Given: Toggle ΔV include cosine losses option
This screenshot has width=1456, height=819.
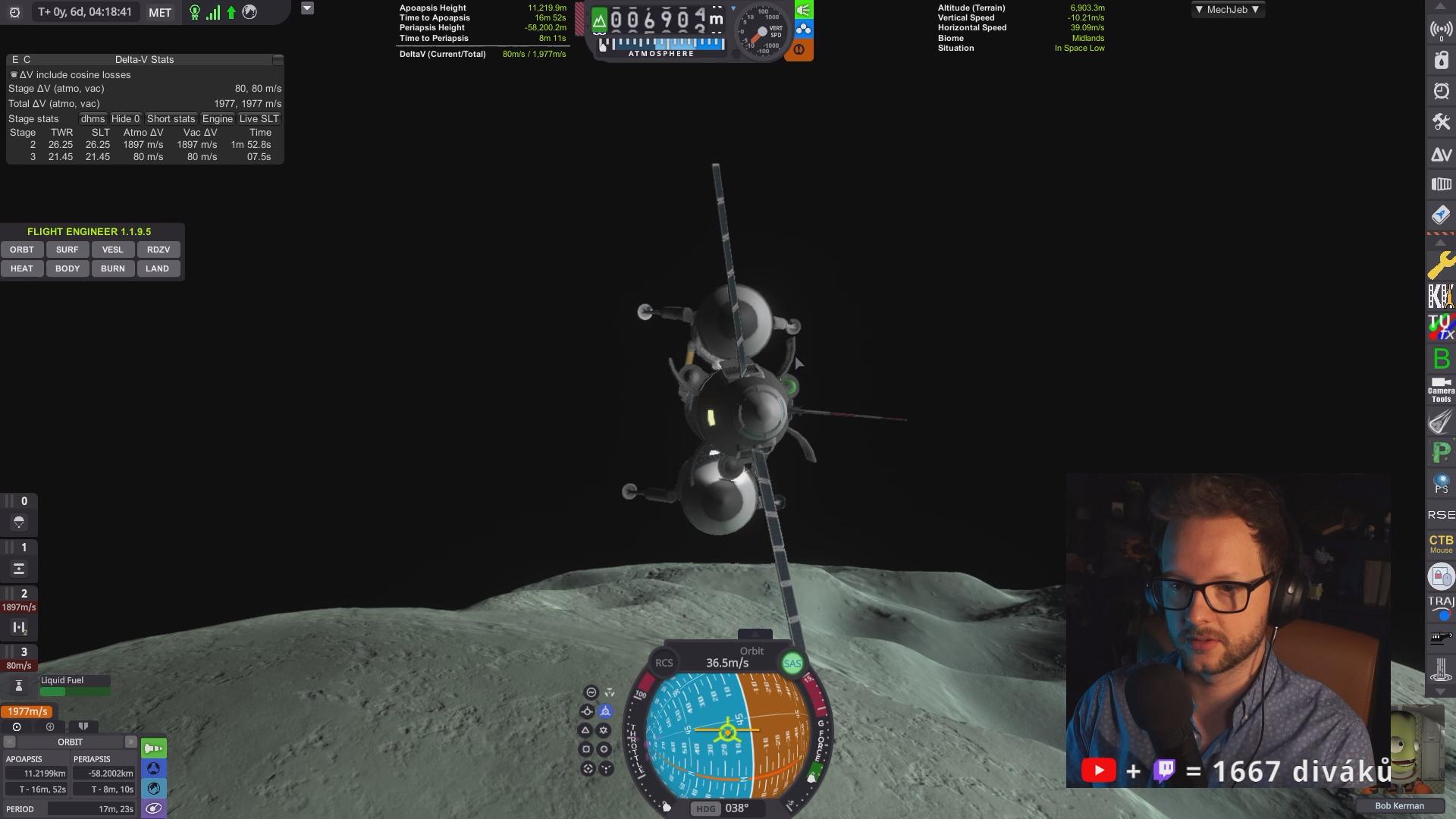Looking at the screenshot, I should pyautogui.click(x=14, y=75).
